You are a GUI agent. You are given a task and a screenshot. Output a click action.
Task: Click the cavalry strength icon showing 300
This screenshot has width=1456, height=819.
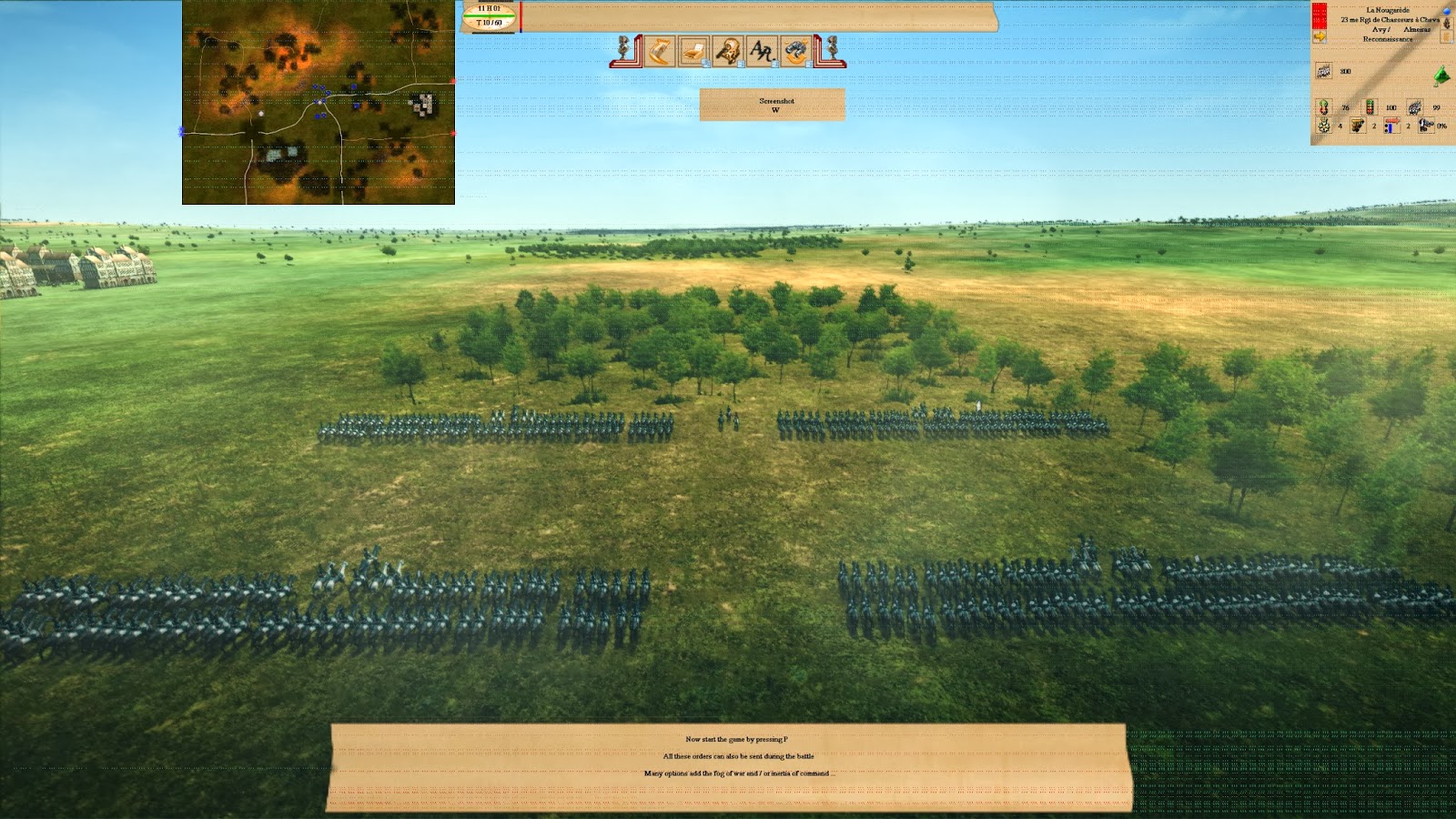pyautogui.click(x=1323, y=70)
